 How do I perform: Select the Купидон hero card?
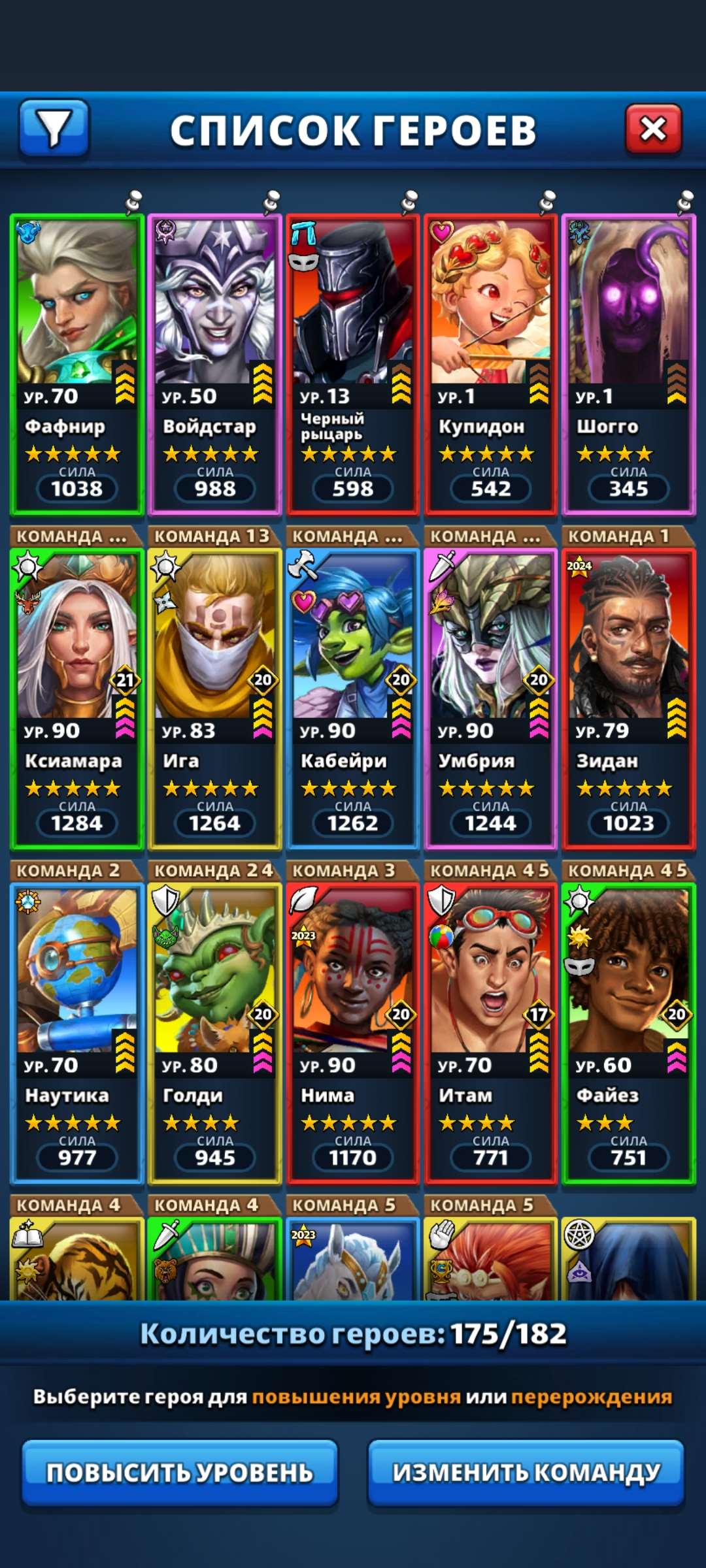click(x=491, y=365)
